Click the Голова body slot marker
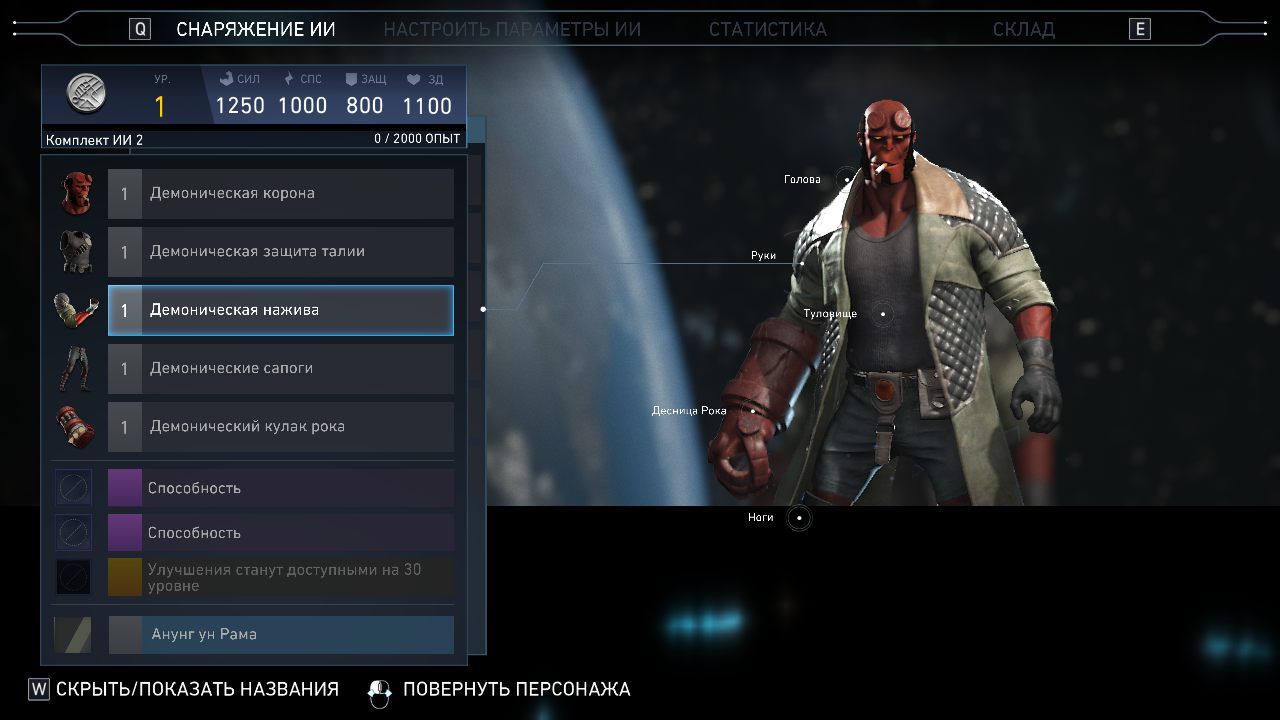Image resolution: width=1280 pixels, height=720 pixels. [x=847, y=180]
